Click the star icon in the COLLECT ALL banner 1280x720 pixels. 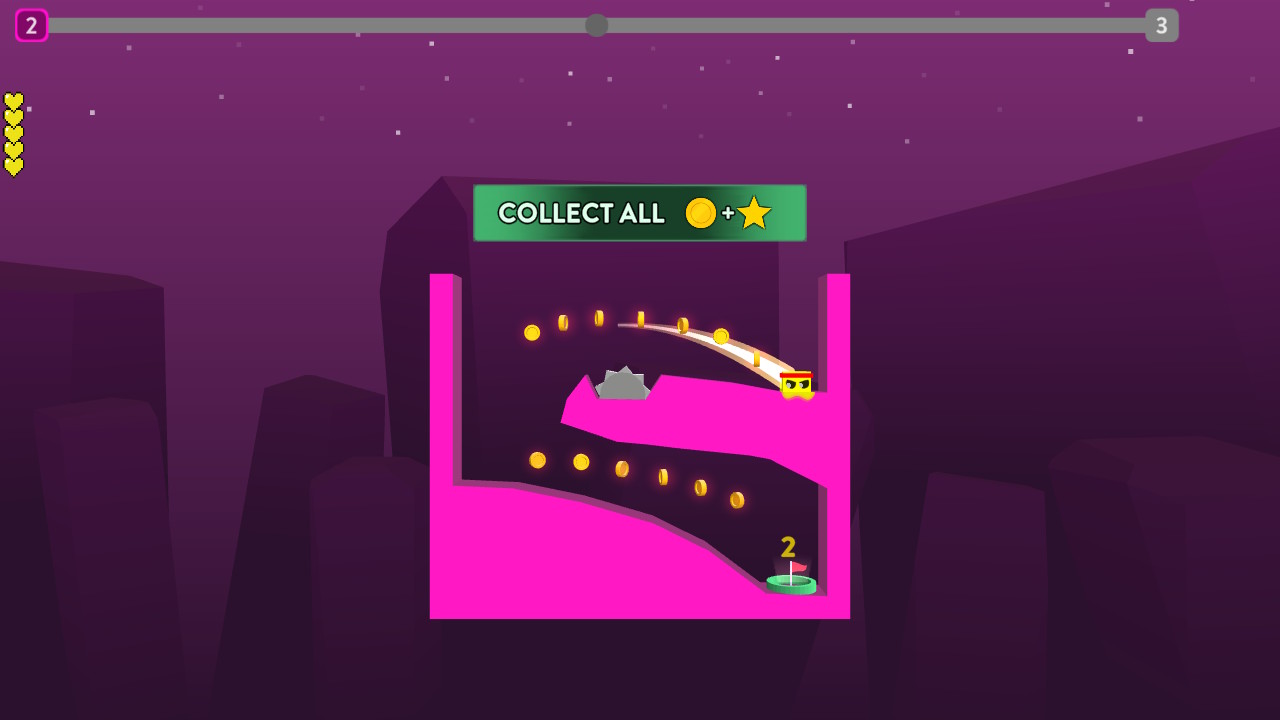(755, 212)
